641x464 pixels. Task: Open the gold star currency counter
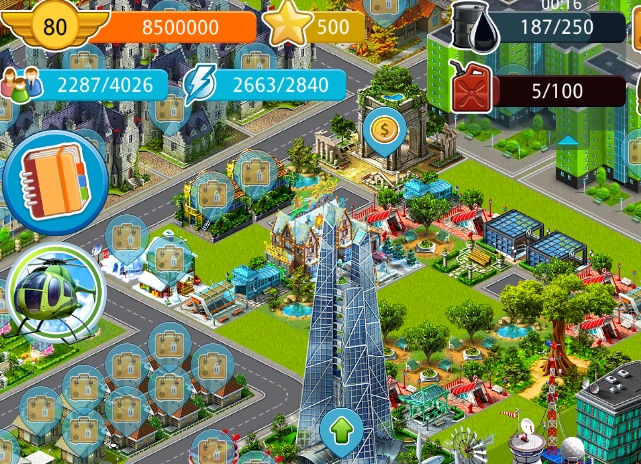(x=288, y=26)
